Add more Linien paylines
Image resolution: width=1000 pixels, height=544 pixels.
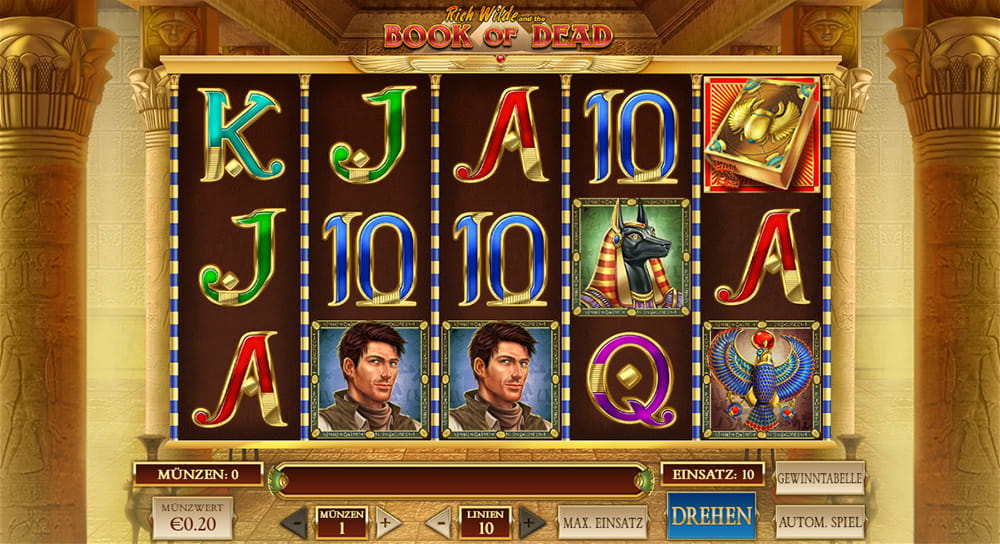tap(532, 522)
